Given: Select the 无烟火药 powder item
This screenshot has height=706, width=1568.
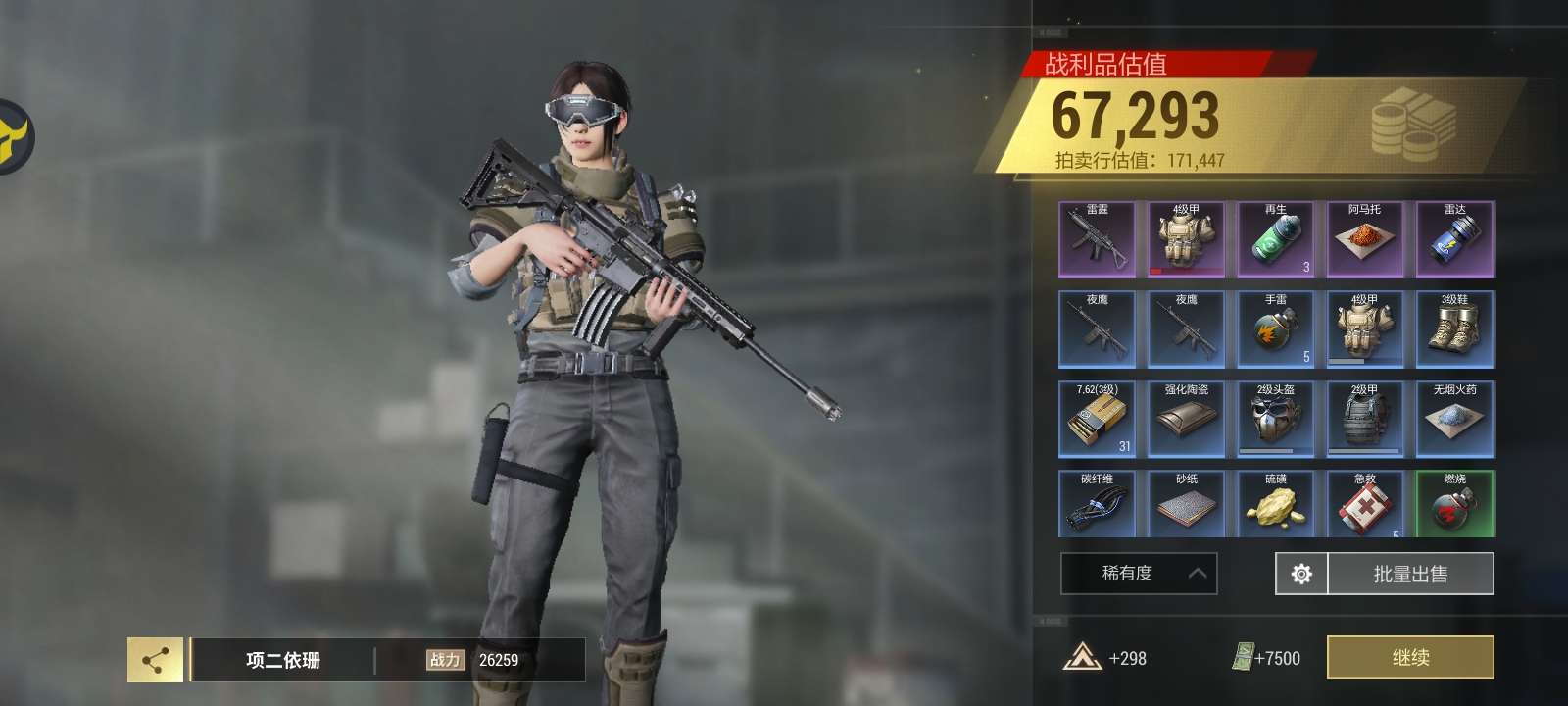Looking at the screenshot, I should coord(1455,420).
